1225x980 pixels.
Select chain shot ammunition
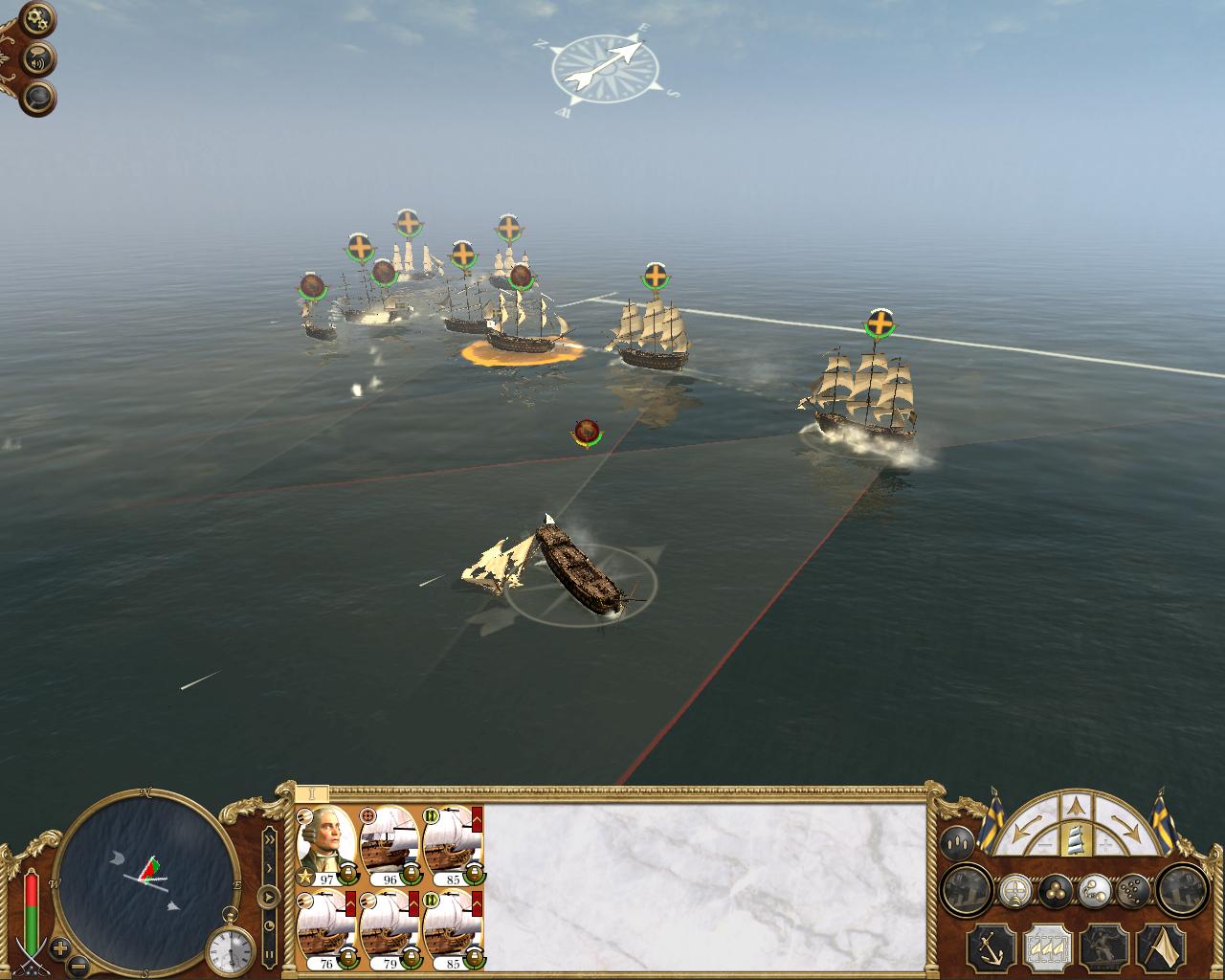[1094, 890]
